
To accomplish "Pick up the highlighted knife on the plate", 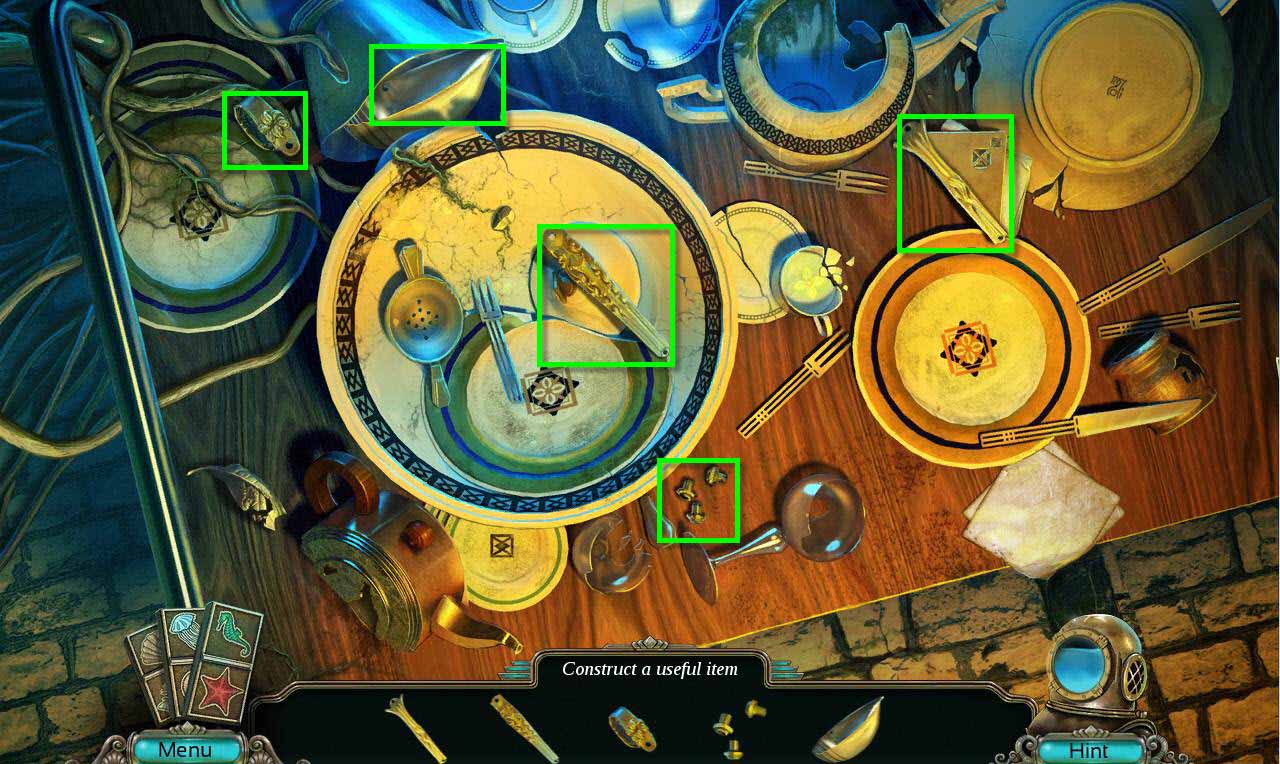I will pyautogui.click(x=605, y=295).
